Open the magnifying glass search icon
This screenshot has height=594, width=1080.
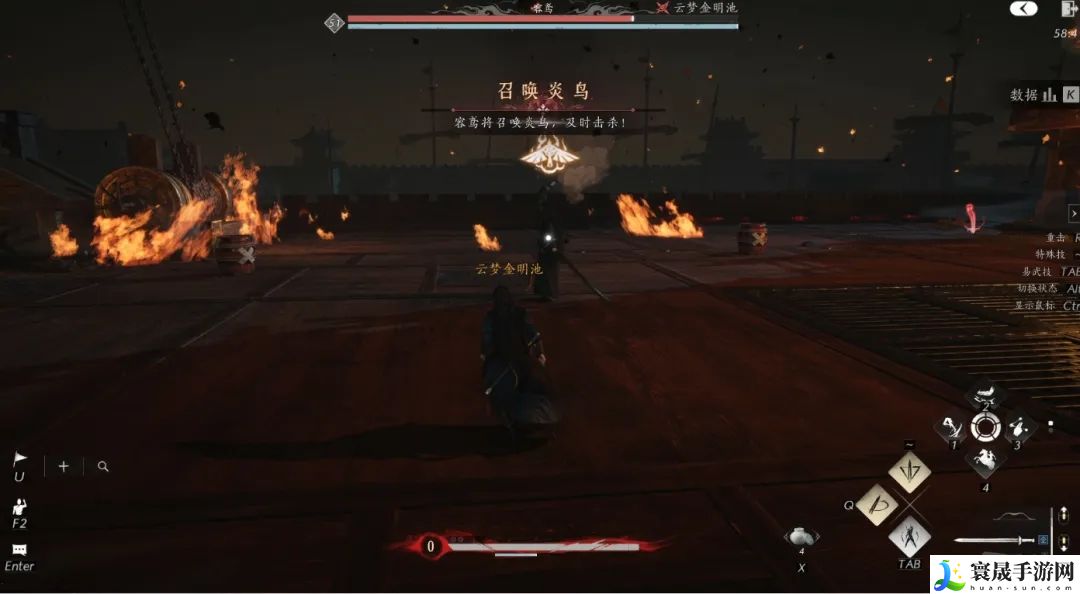click(103, 466)
